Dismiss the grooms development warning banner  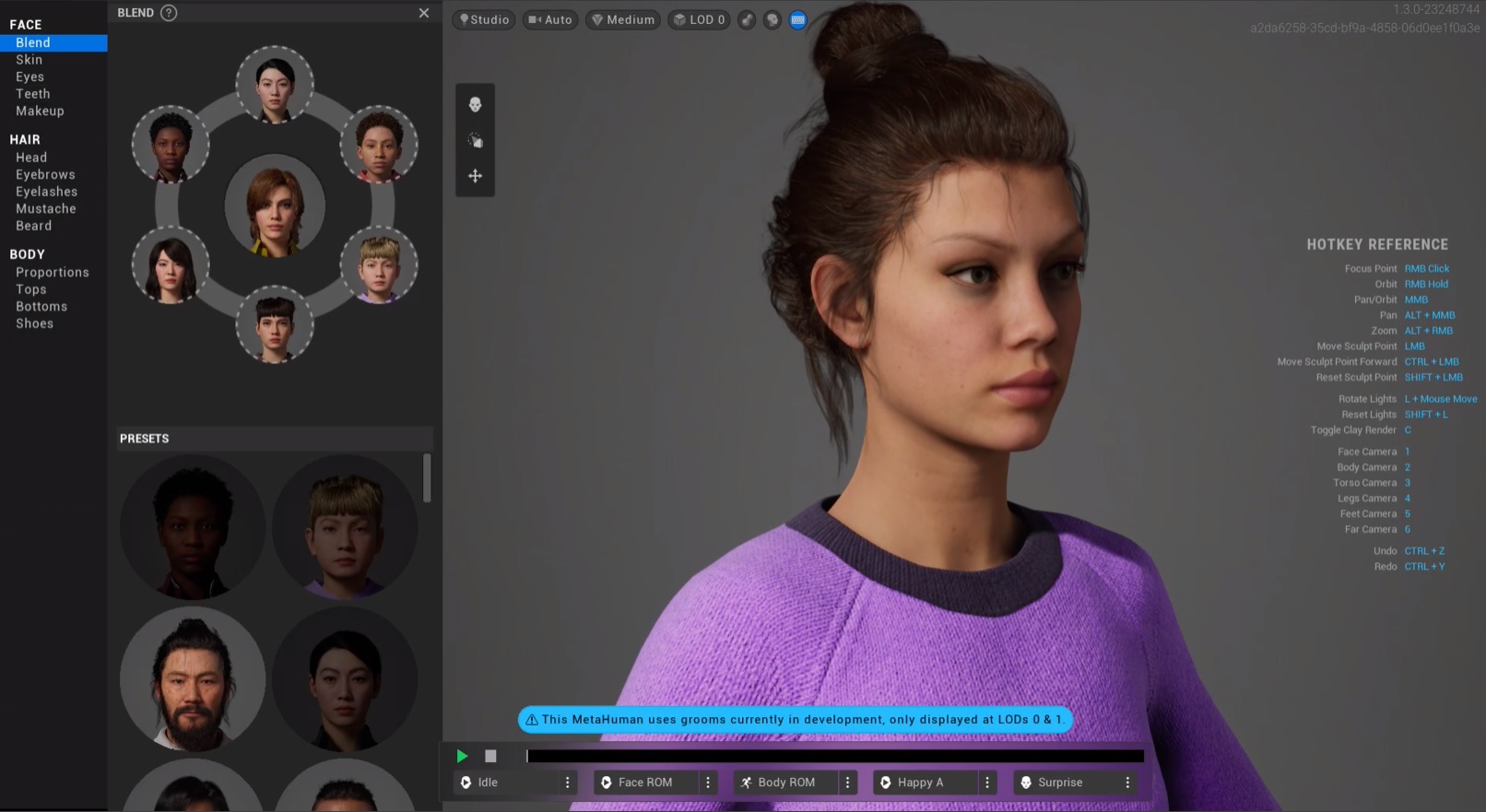click(796, 720)
